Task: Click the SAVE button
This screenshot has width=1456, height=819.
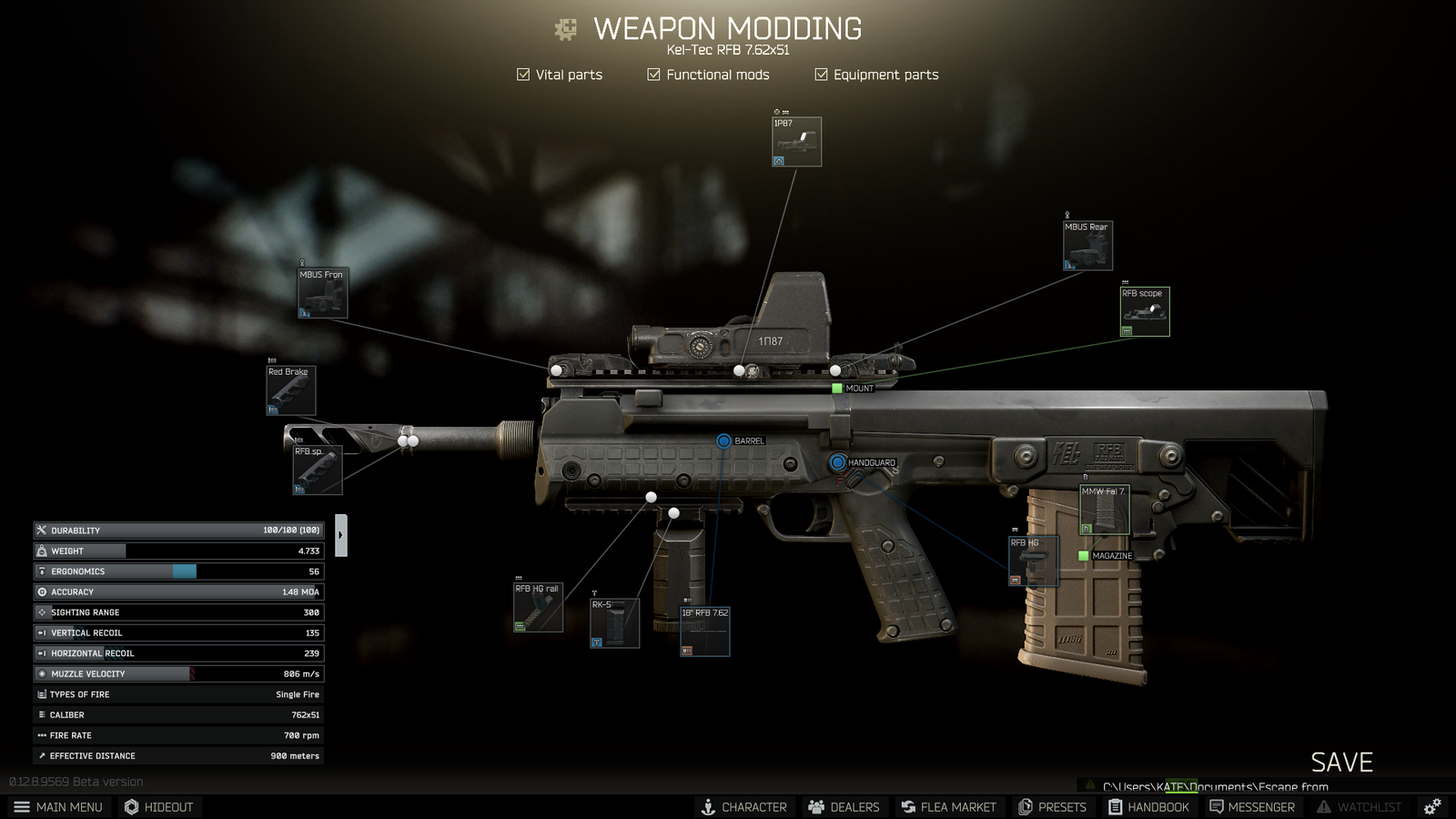Action: coord(1341,763)
